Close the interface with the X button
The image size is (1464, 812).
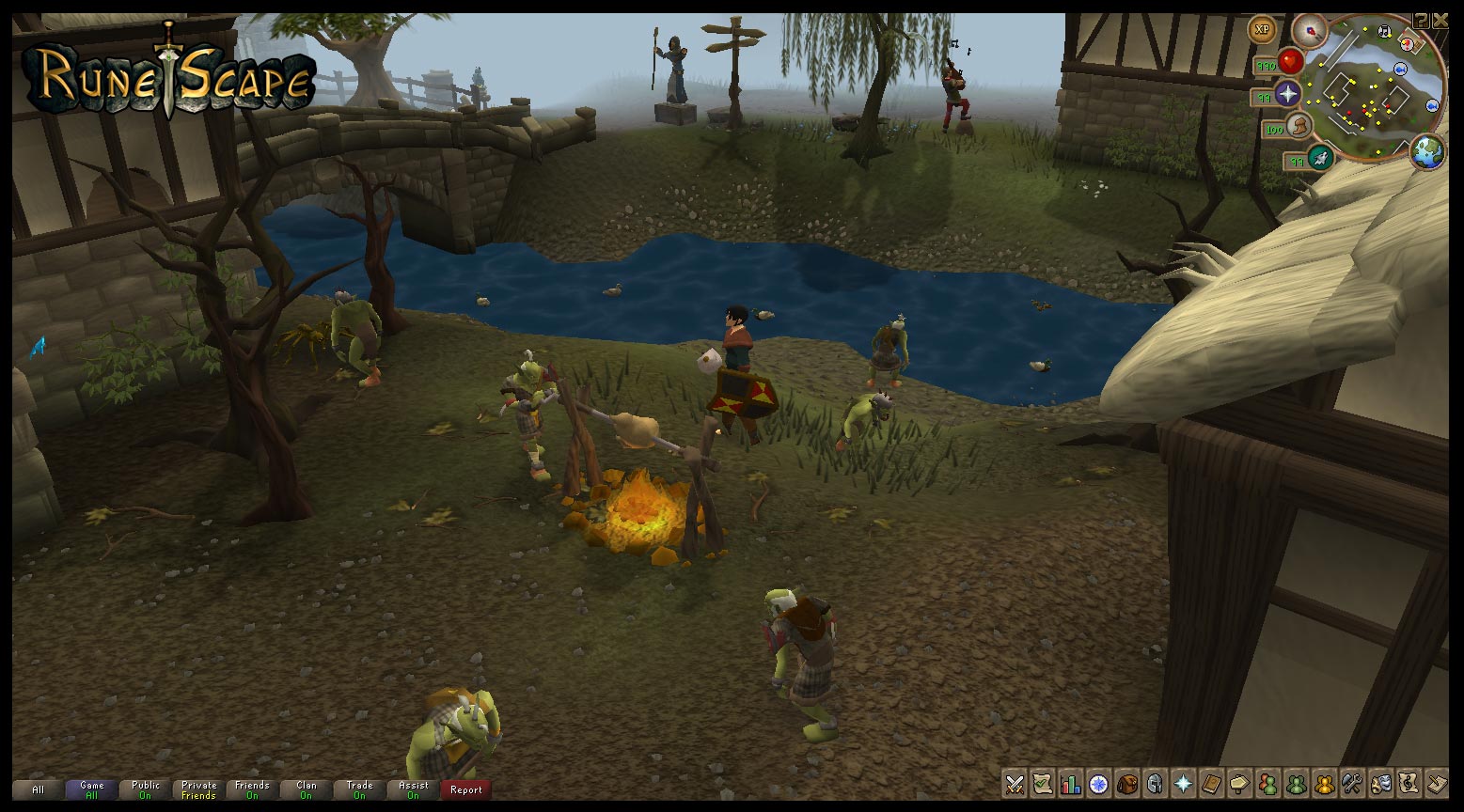[1440, 20]
